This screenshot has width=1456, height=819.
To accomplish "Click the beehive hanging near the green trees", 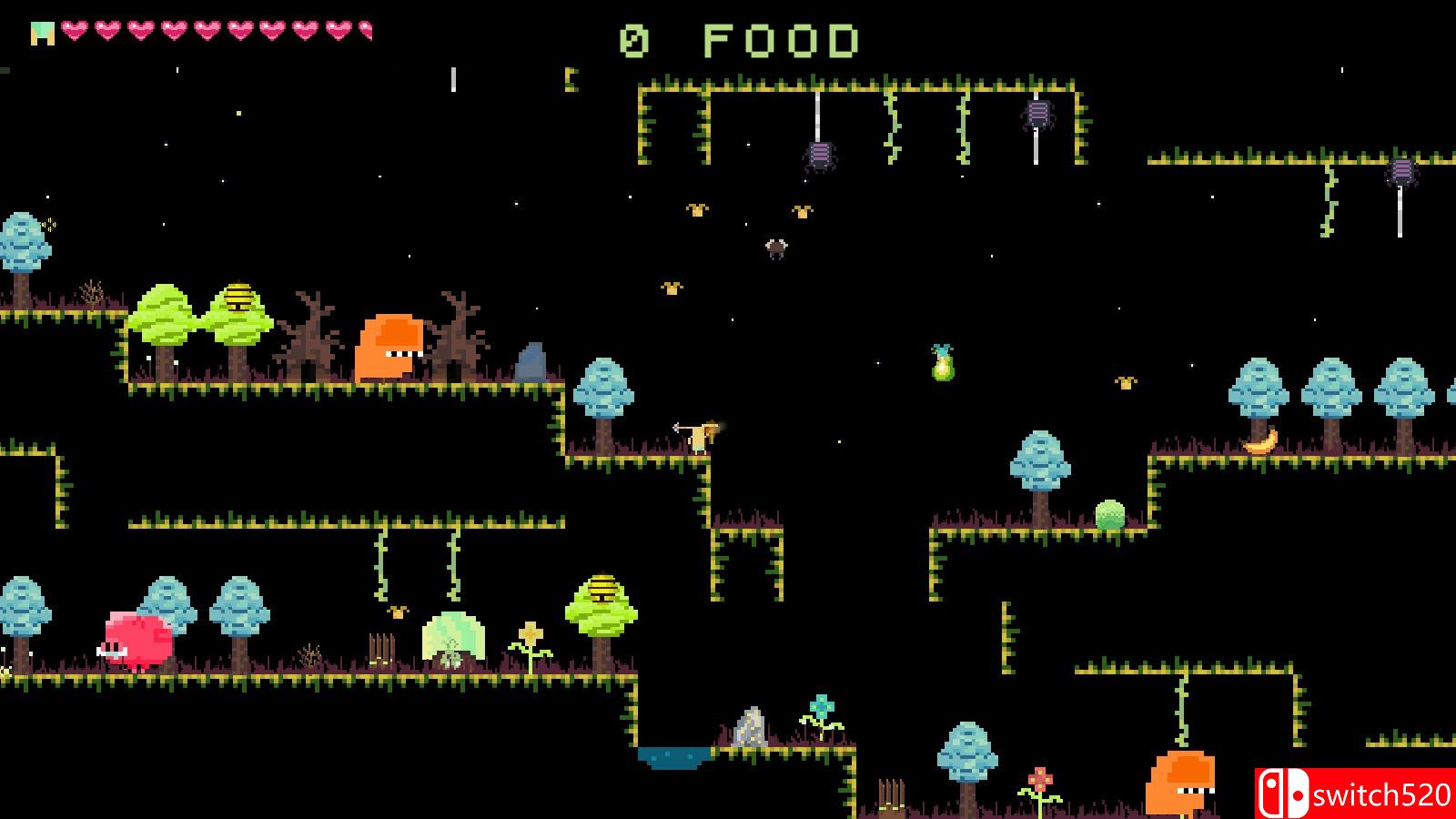I will (x=237, y=293).
